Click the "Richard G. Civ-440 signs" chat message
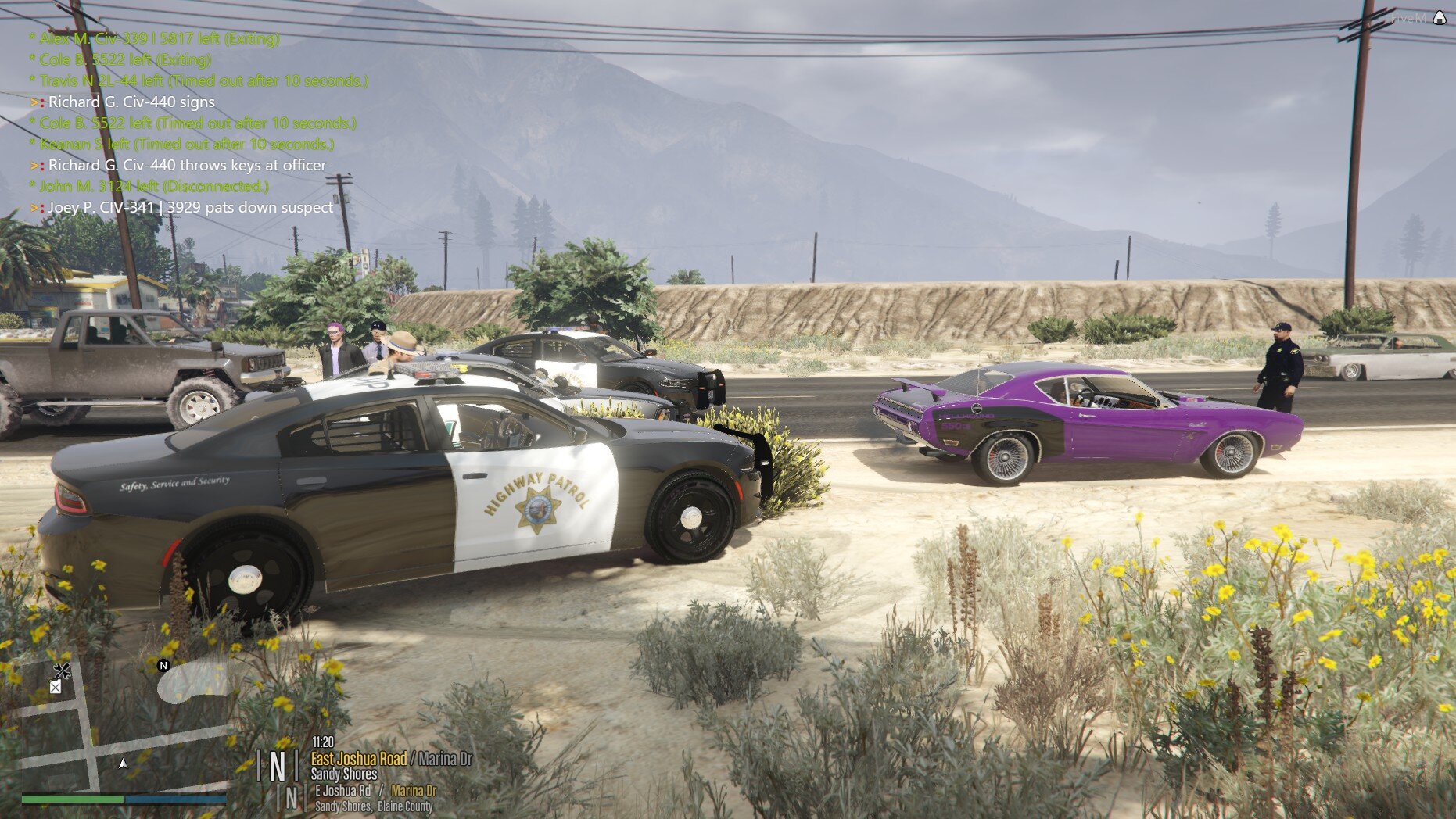 pyautogui.click(x=131, y=102)
